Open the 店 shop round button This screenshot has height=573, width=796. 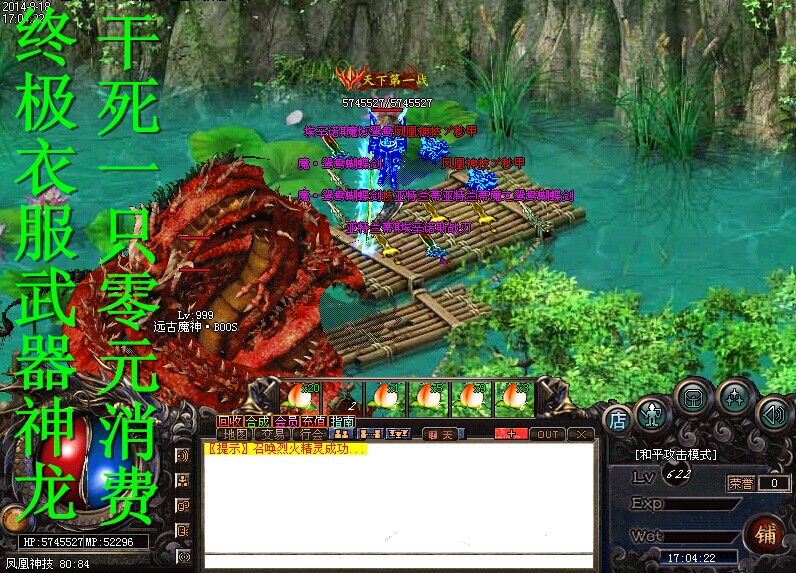(x=619, y=419)
